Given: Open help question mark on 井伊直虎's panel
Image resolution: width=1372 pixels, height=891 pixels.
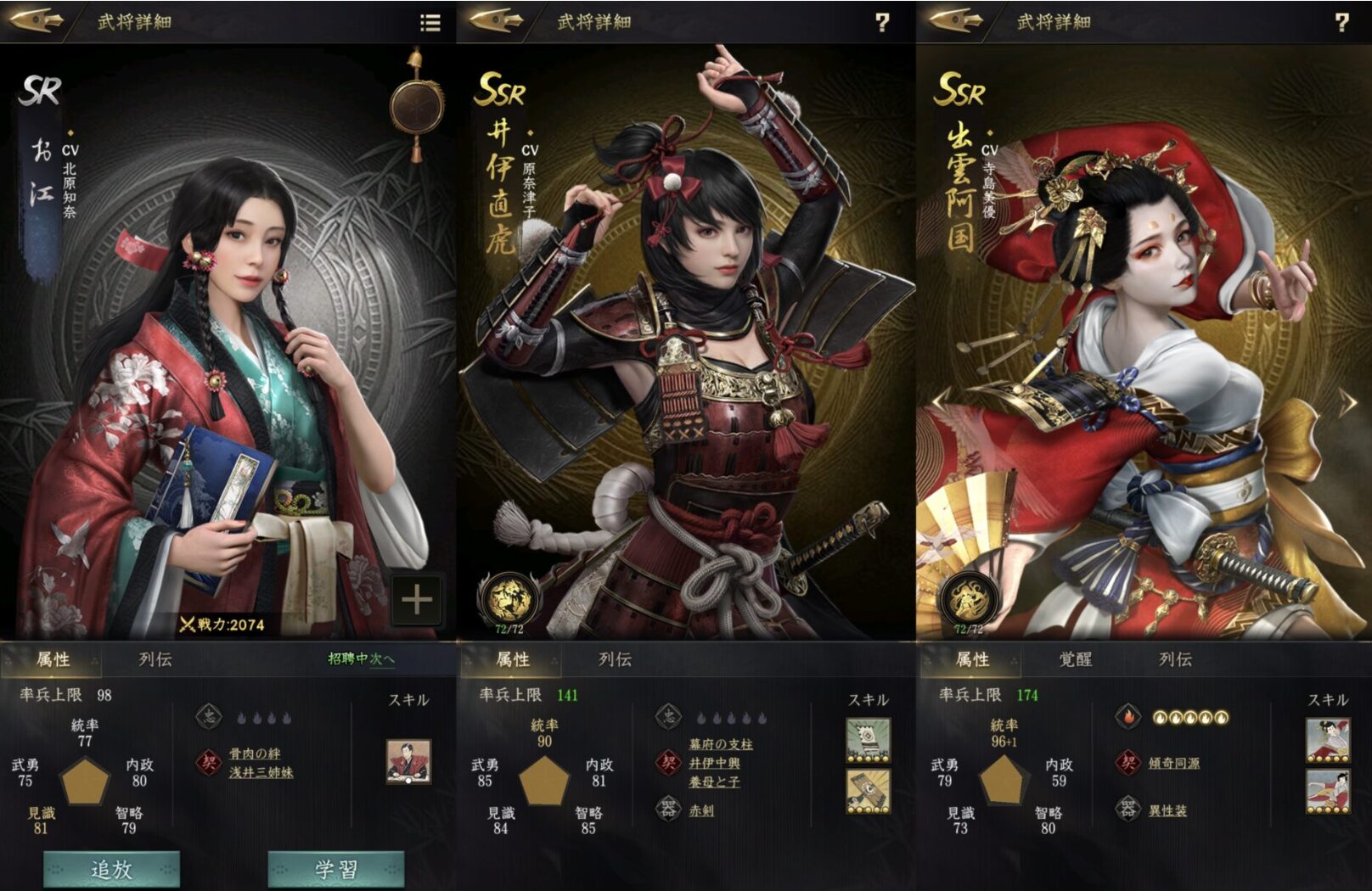Looking at the screenshot, I should click(x=882, y=23).
